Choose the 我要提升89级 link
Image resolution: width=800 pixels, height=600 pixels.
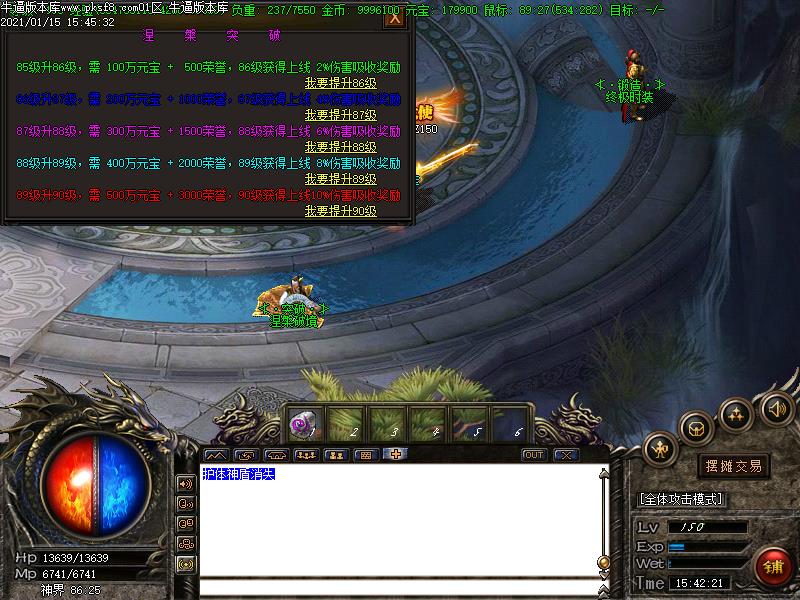[x=340, y=179]
